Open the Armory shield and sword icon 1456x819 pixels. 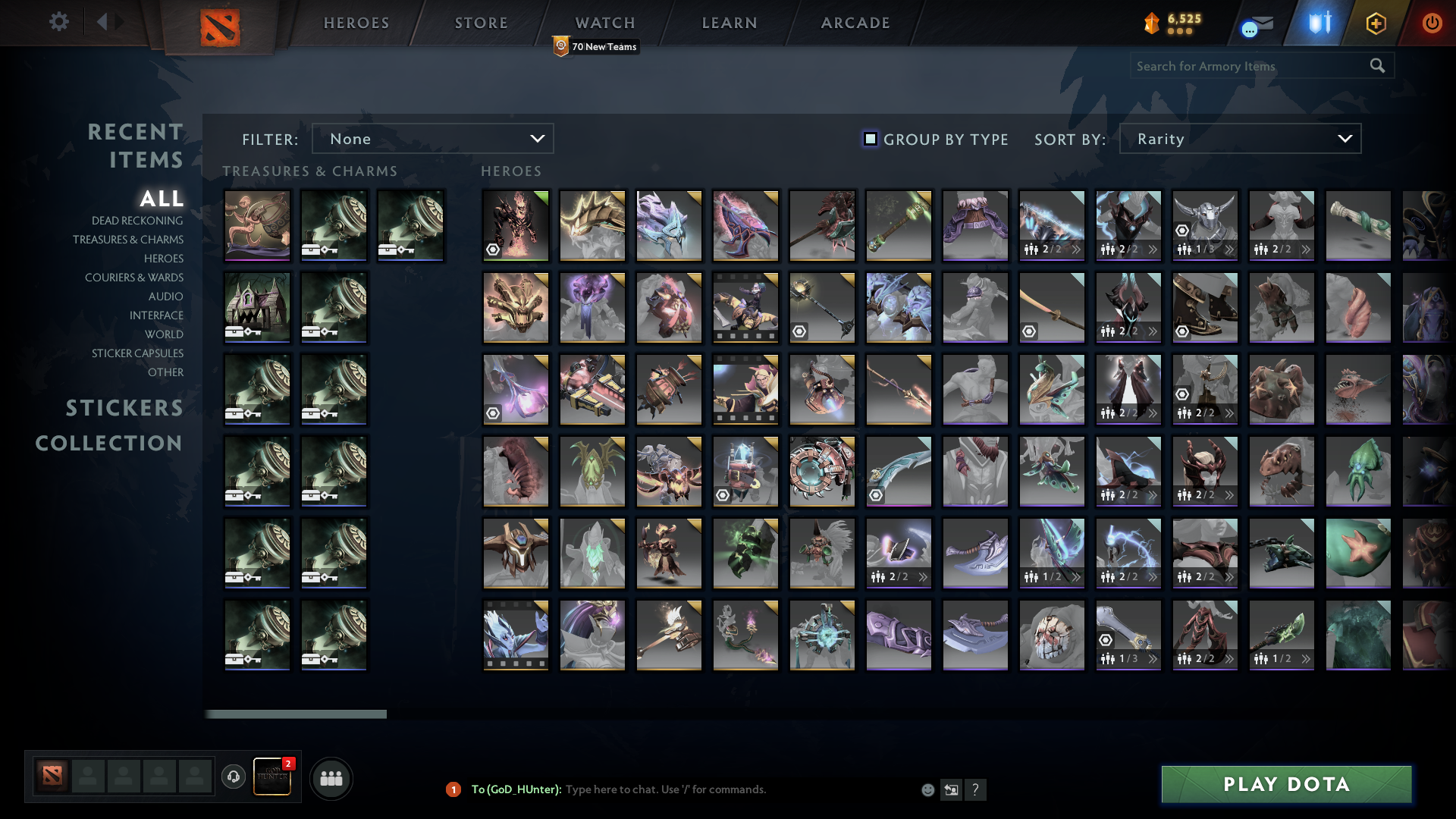(x=1317, y=23)
